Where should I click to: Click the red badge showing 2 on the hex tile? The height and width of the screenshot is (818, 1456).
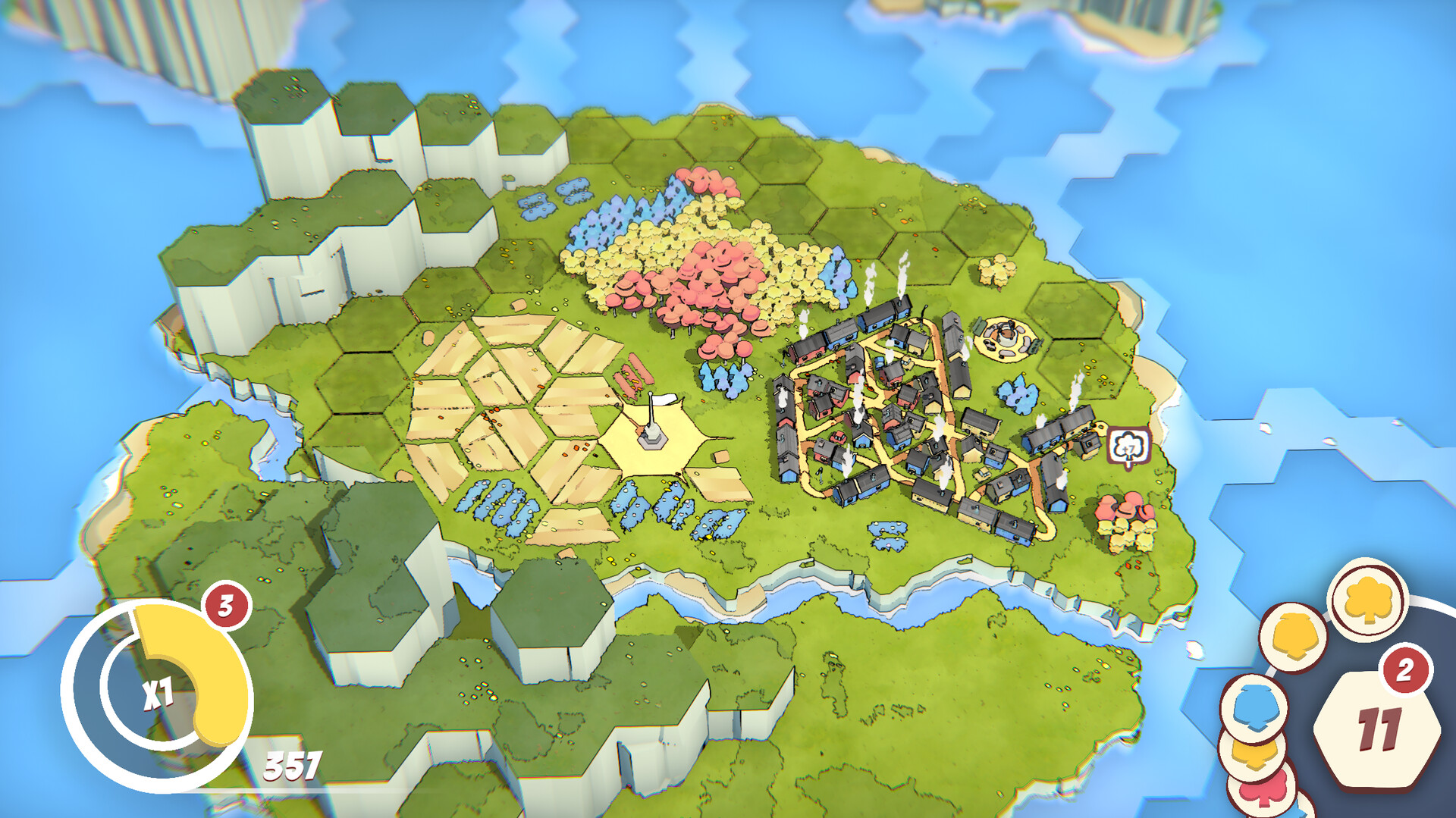pos(1405,670)
